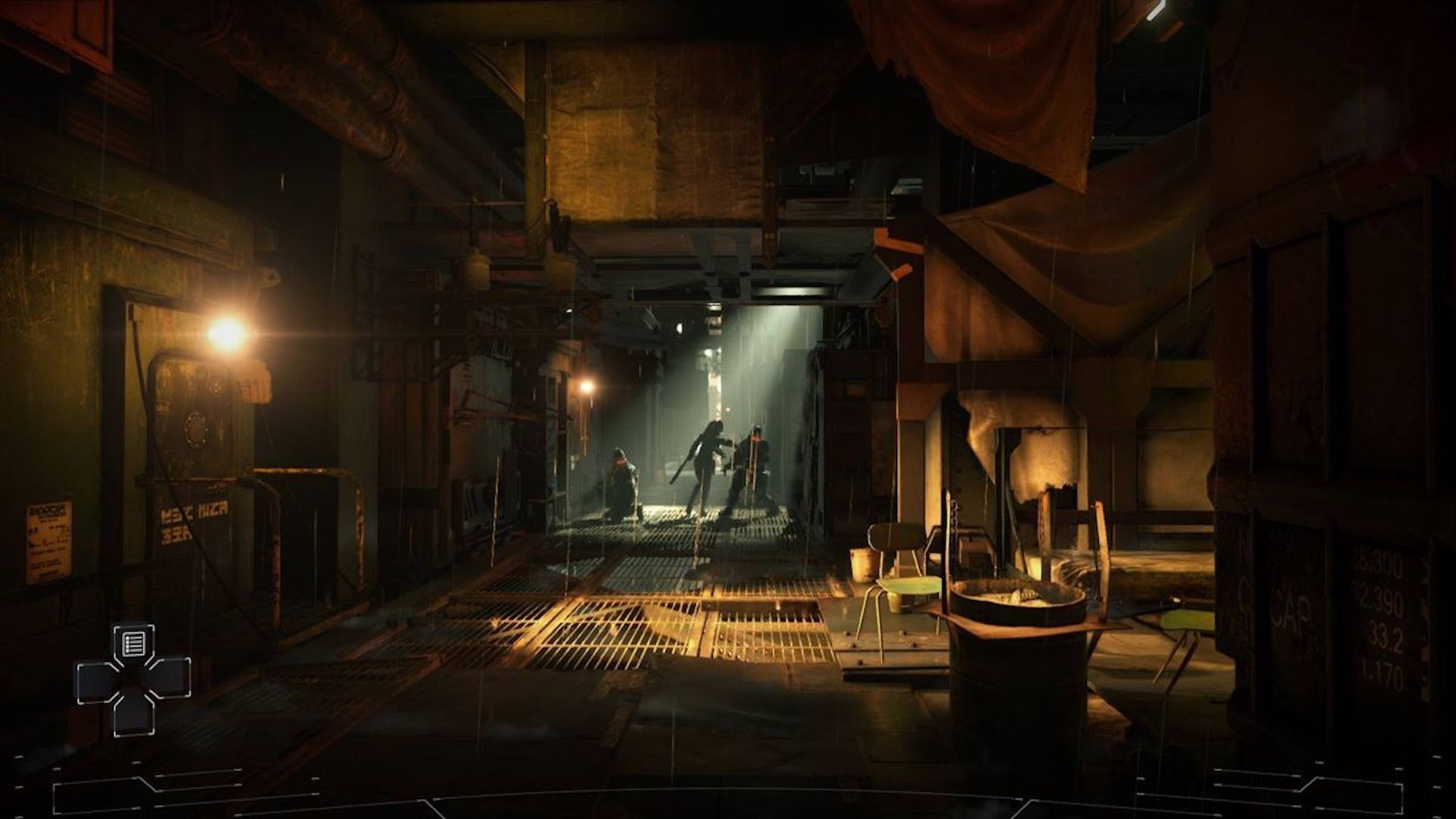
Task: Click the small bucket on the ledge
Action: pos(864,565)
